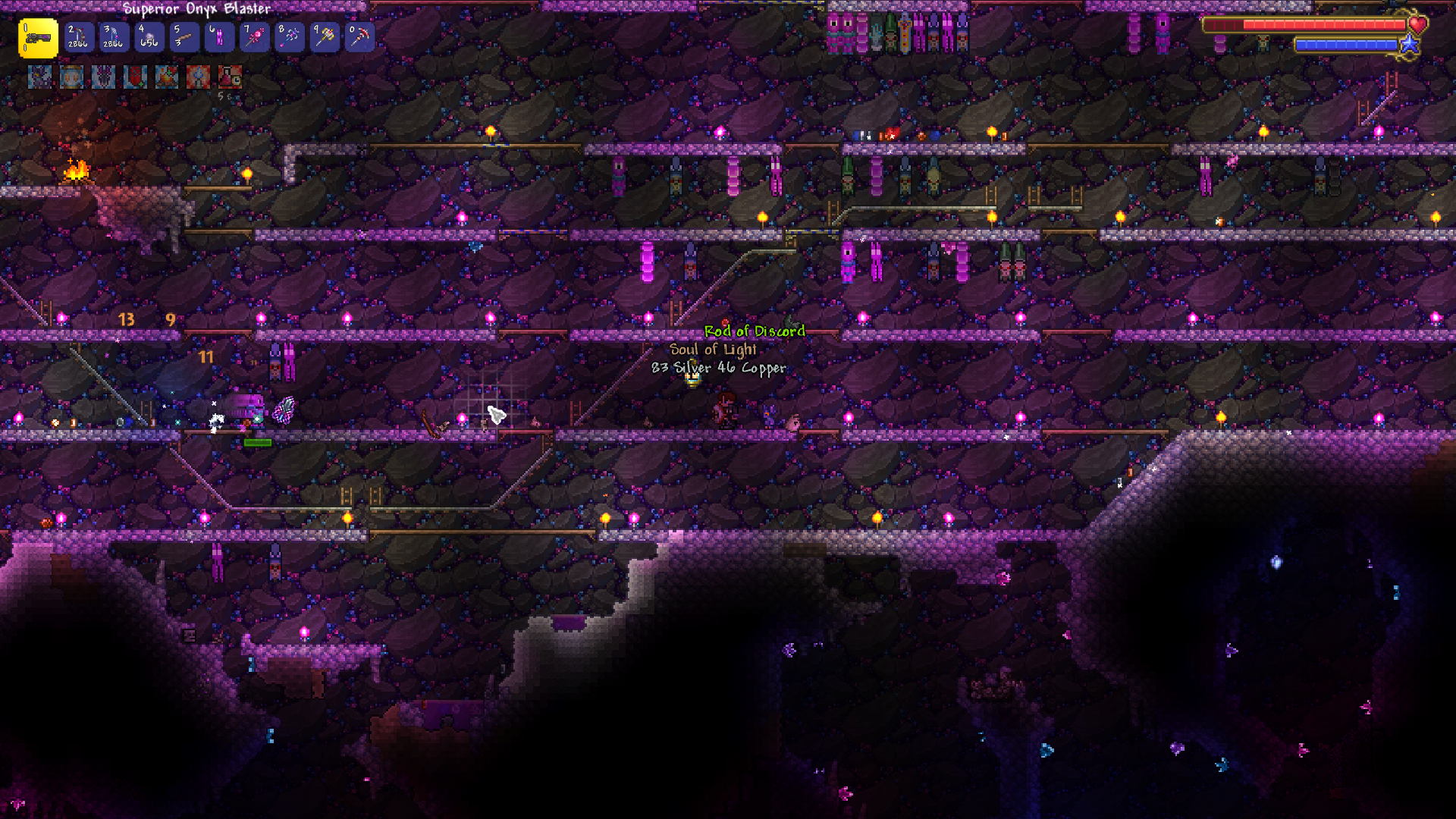Click the glowing orb light pet buff icon
This screenshot has width=1456, height=819.
click(x=72, y=77)
